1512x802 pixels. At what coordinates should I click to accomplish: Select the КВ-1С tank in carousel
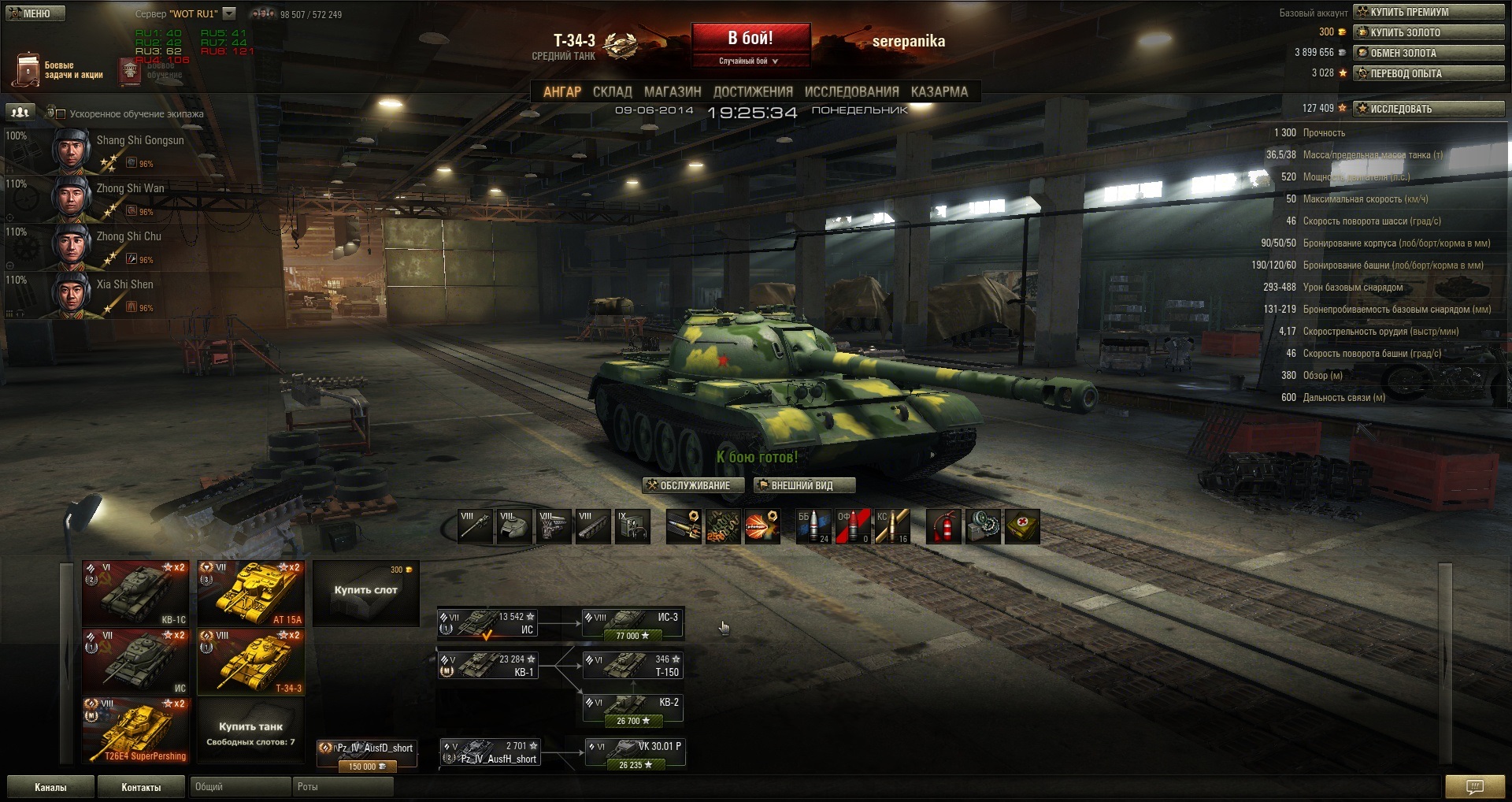[135, 593]
